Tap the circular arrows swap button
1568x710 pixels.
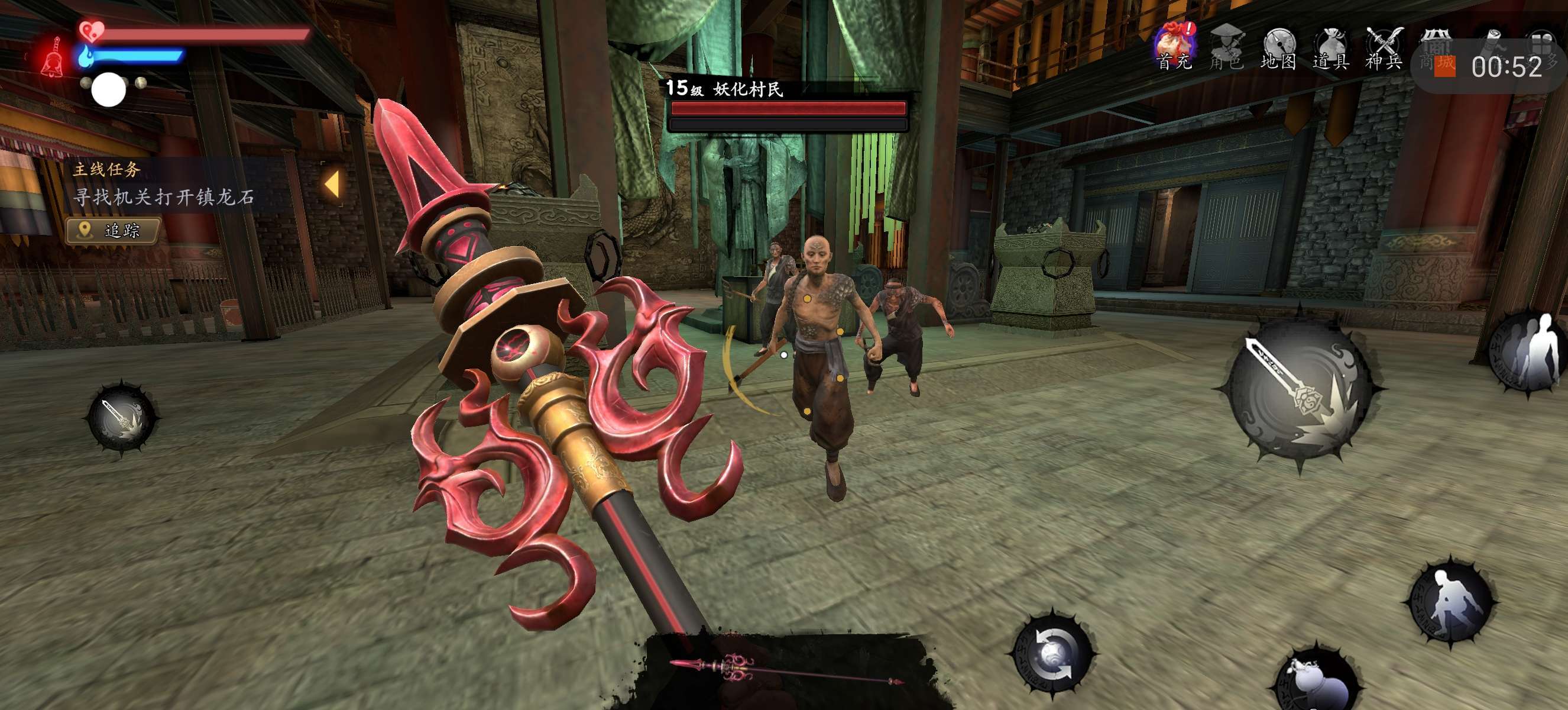pyautogui.click(x=1054, y=653)
